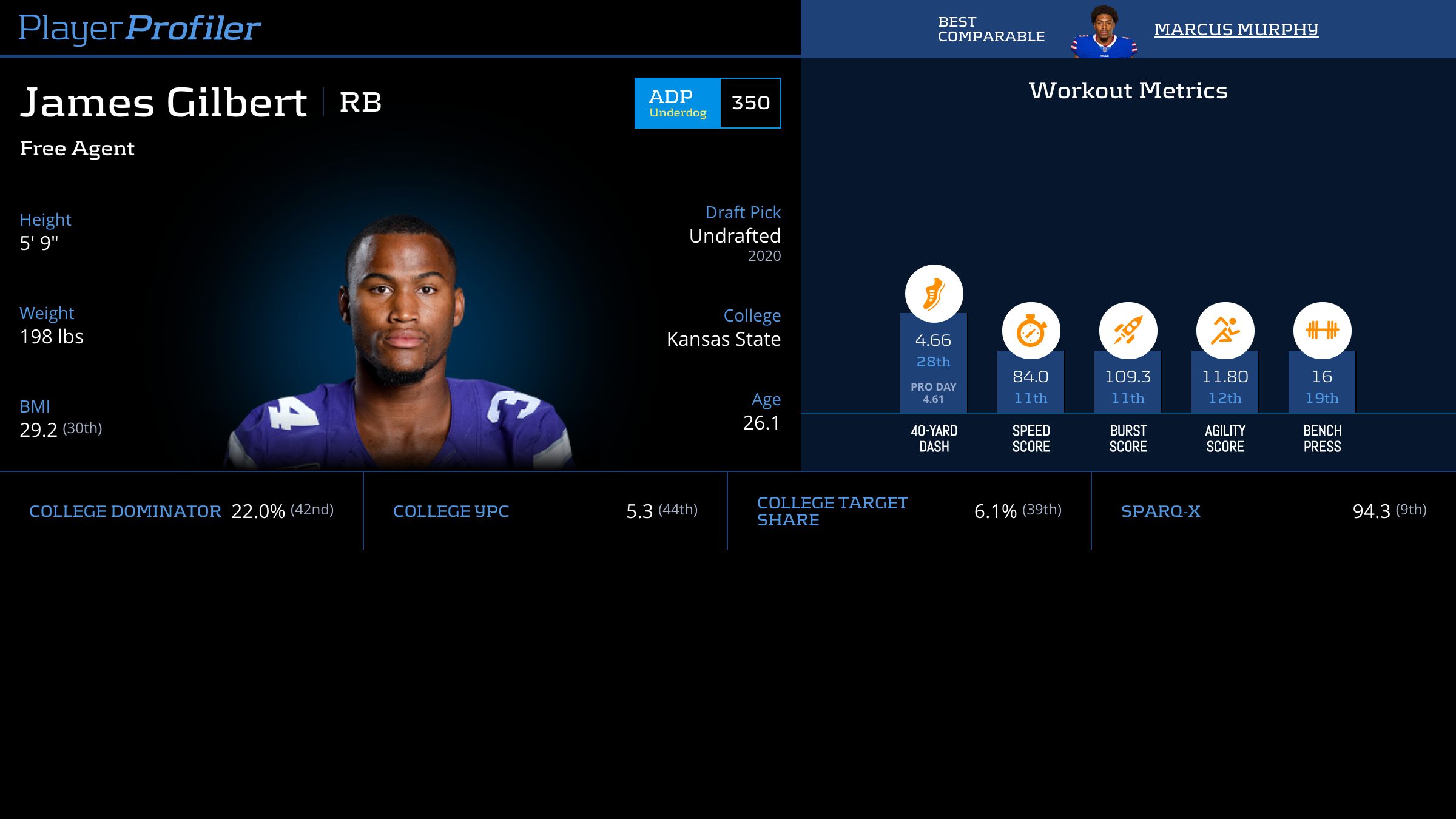Select the College YPC stat
Image resolution: width=1456 pixels, height=819 pixels.
coord(545,511)
